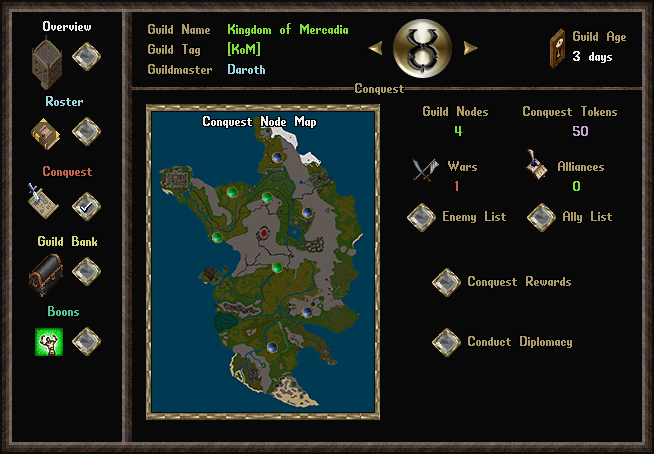Open the Overview page gem button

click(86, 56)
